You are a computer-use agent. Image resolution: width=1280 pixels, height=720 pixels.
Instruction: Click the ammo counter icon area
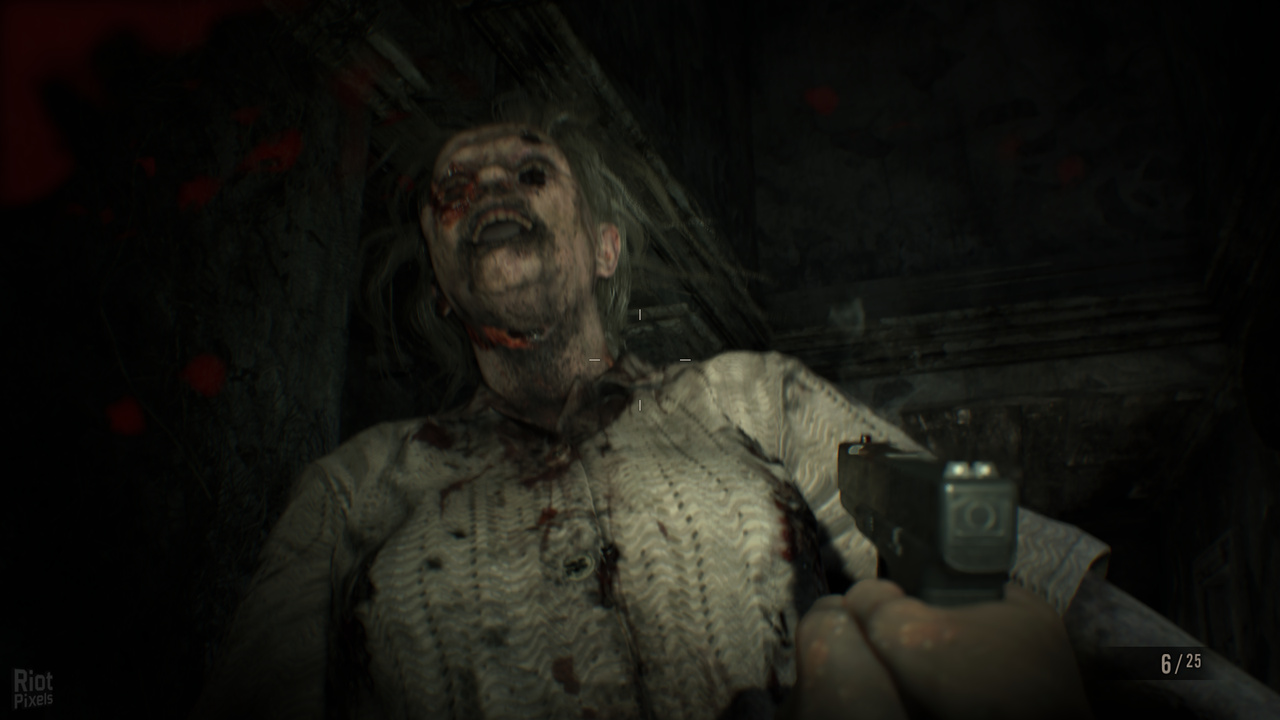(1180, 662)
